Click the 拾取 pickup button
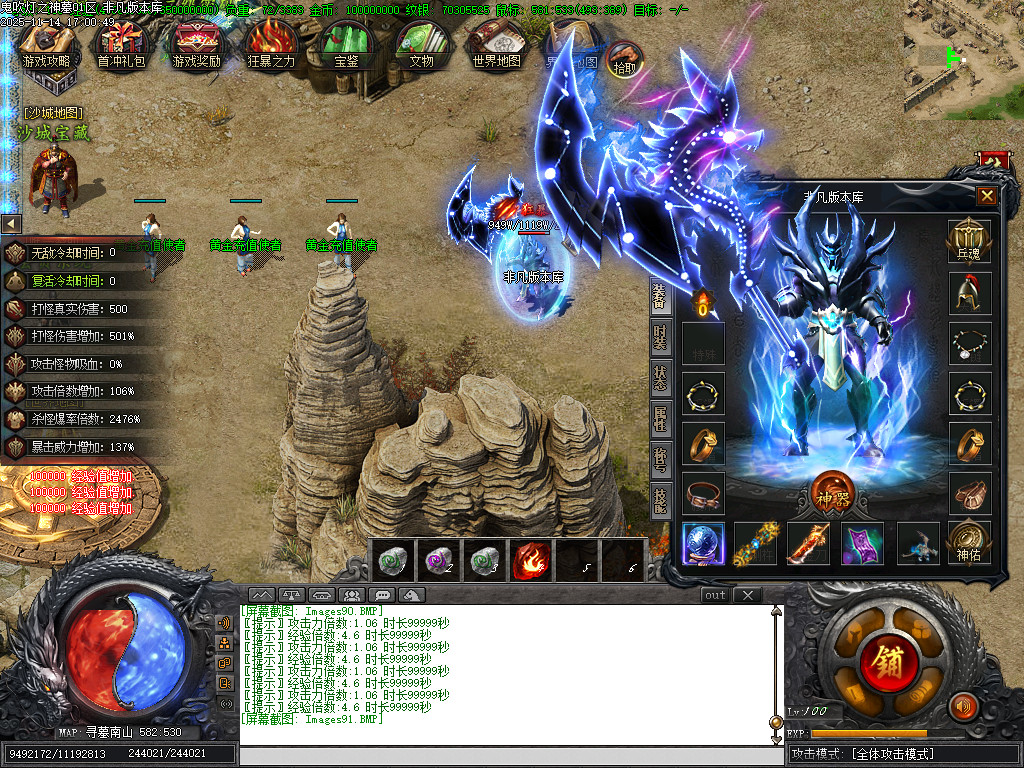 point(624,59)
